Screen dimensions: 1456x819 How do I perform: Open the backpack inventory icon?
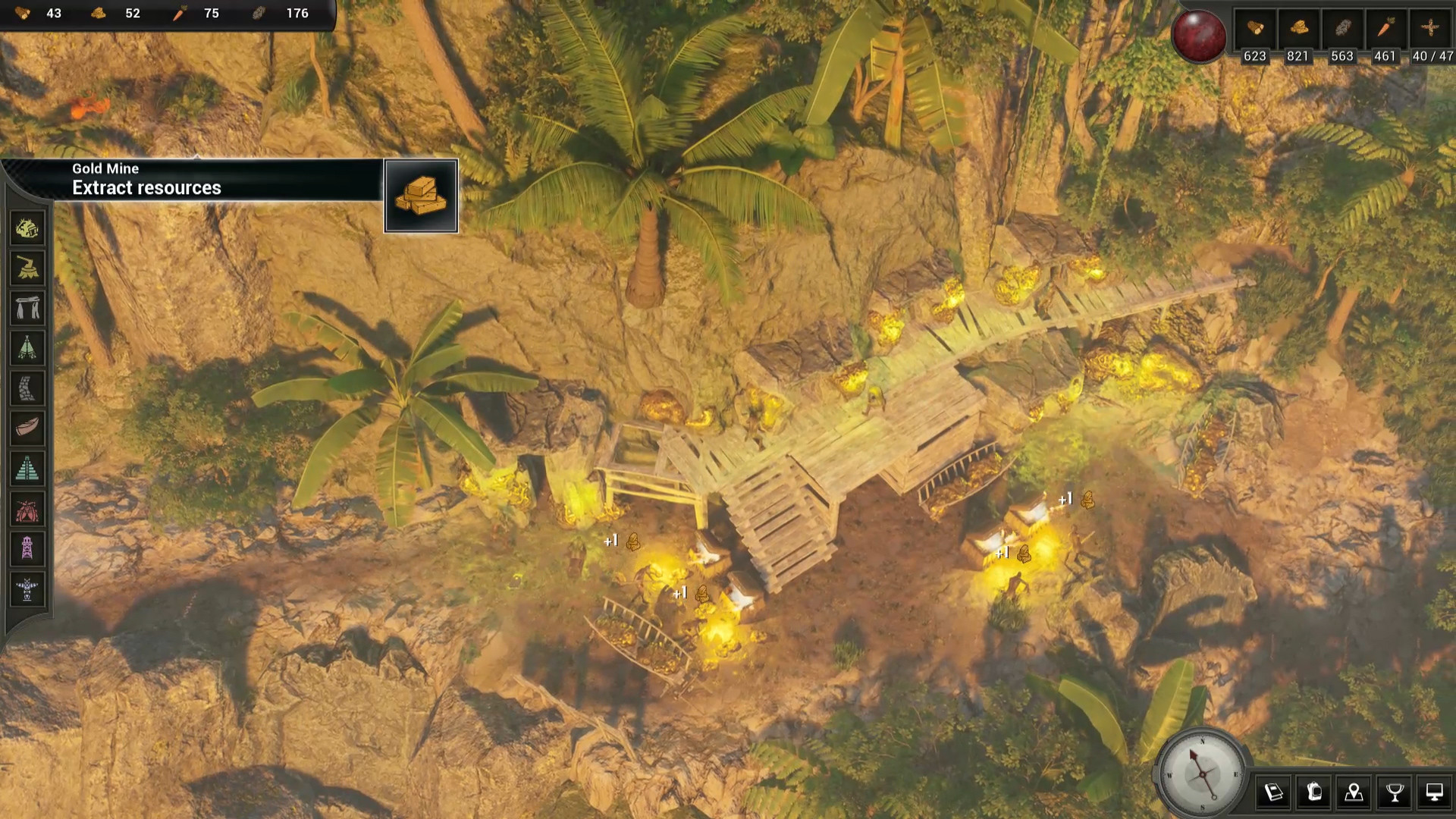tap(1315, 793)
